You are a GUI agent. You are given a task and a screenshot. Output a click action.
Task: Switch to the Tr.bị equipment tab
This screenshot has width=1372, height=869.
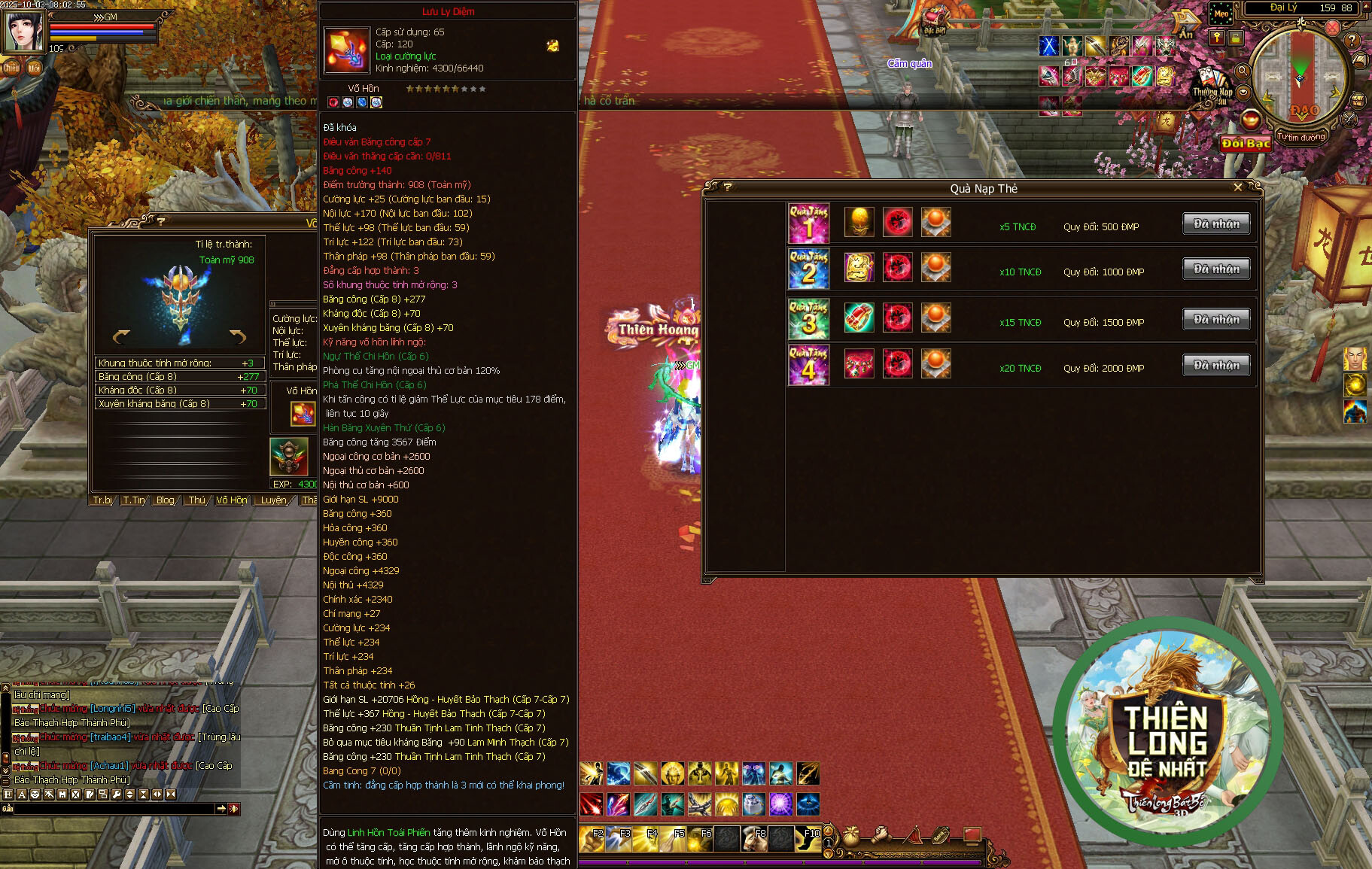click(x=102, y=500)
